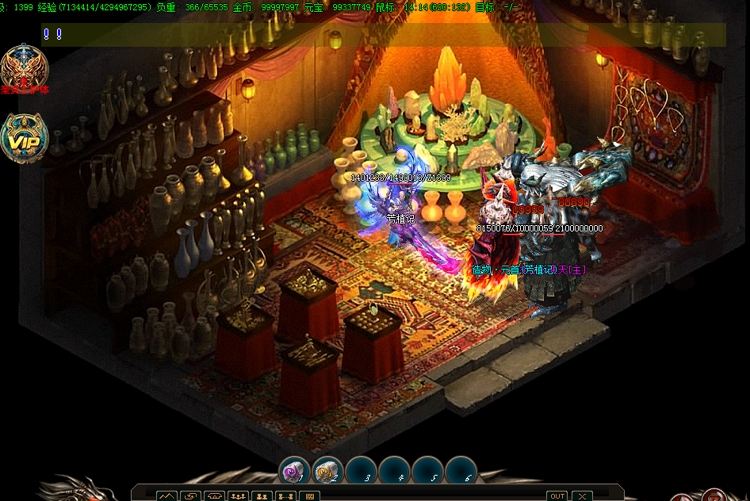Click the X button beside OUT

[x=580, y=495]
